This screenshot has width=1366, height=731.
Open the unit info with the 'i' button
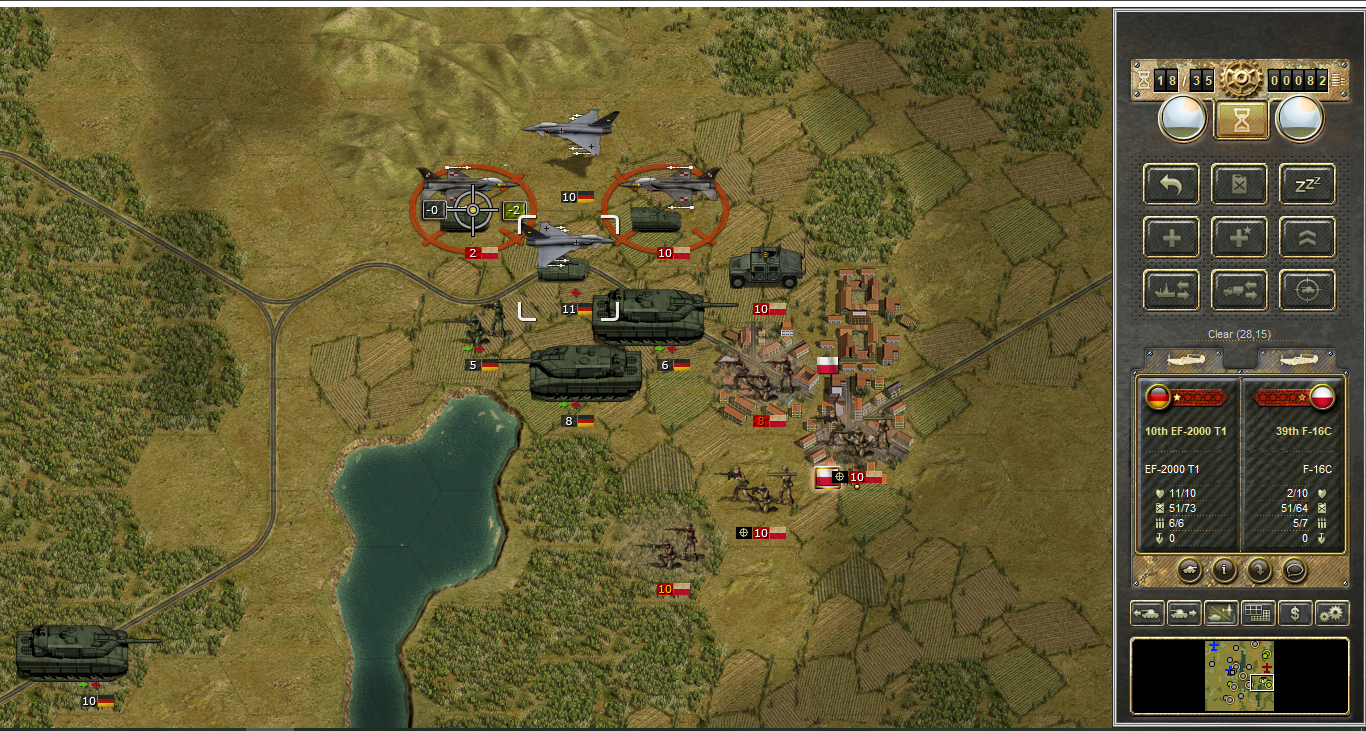pyautogui.click(x=1224, y=570)
